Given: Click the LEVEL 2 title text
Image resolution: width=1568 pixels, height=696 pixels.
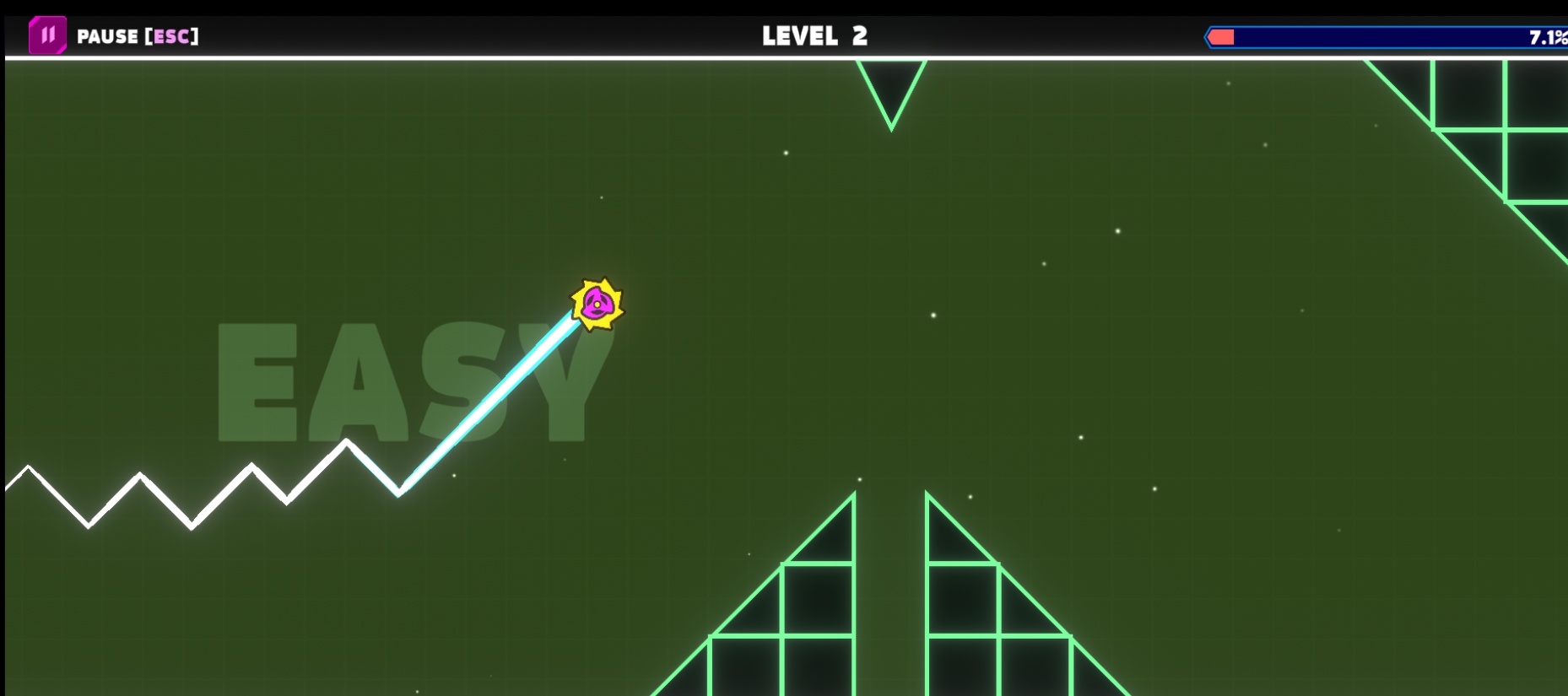Looking at the screenshot, I should pos(813,35).
